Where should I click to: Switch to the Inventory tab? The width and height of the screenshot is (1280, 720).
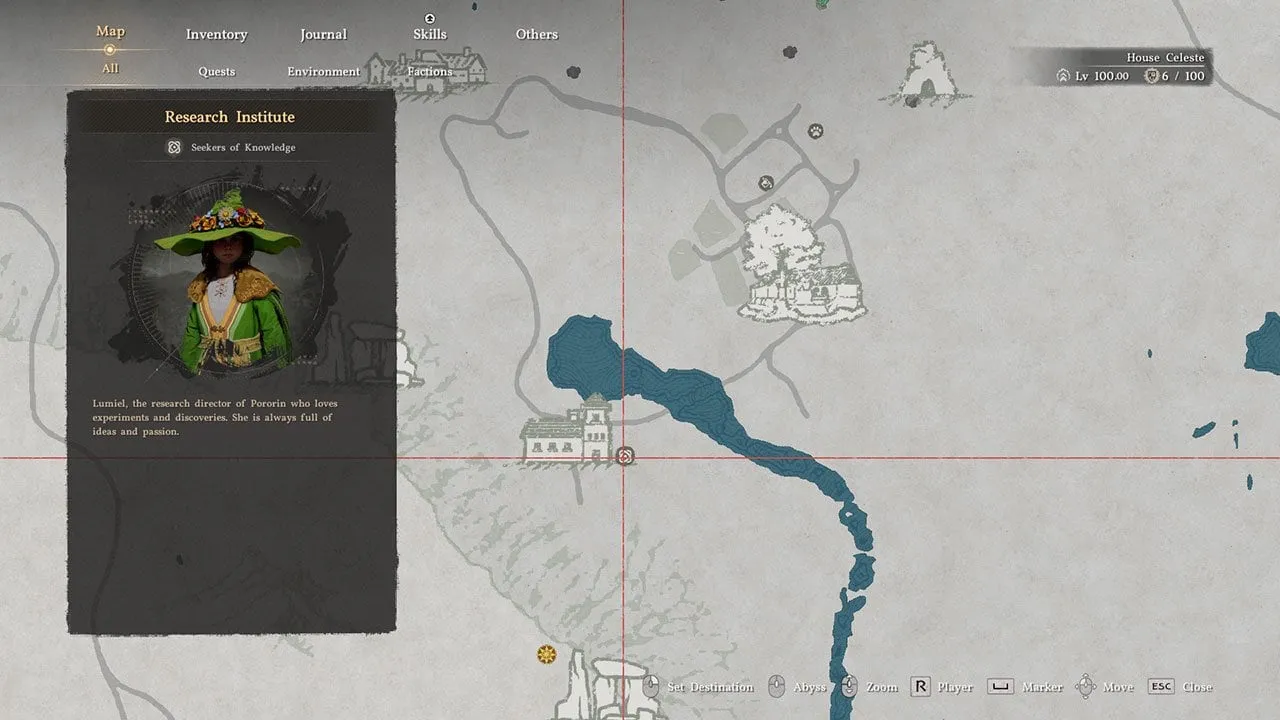point(216,34)
